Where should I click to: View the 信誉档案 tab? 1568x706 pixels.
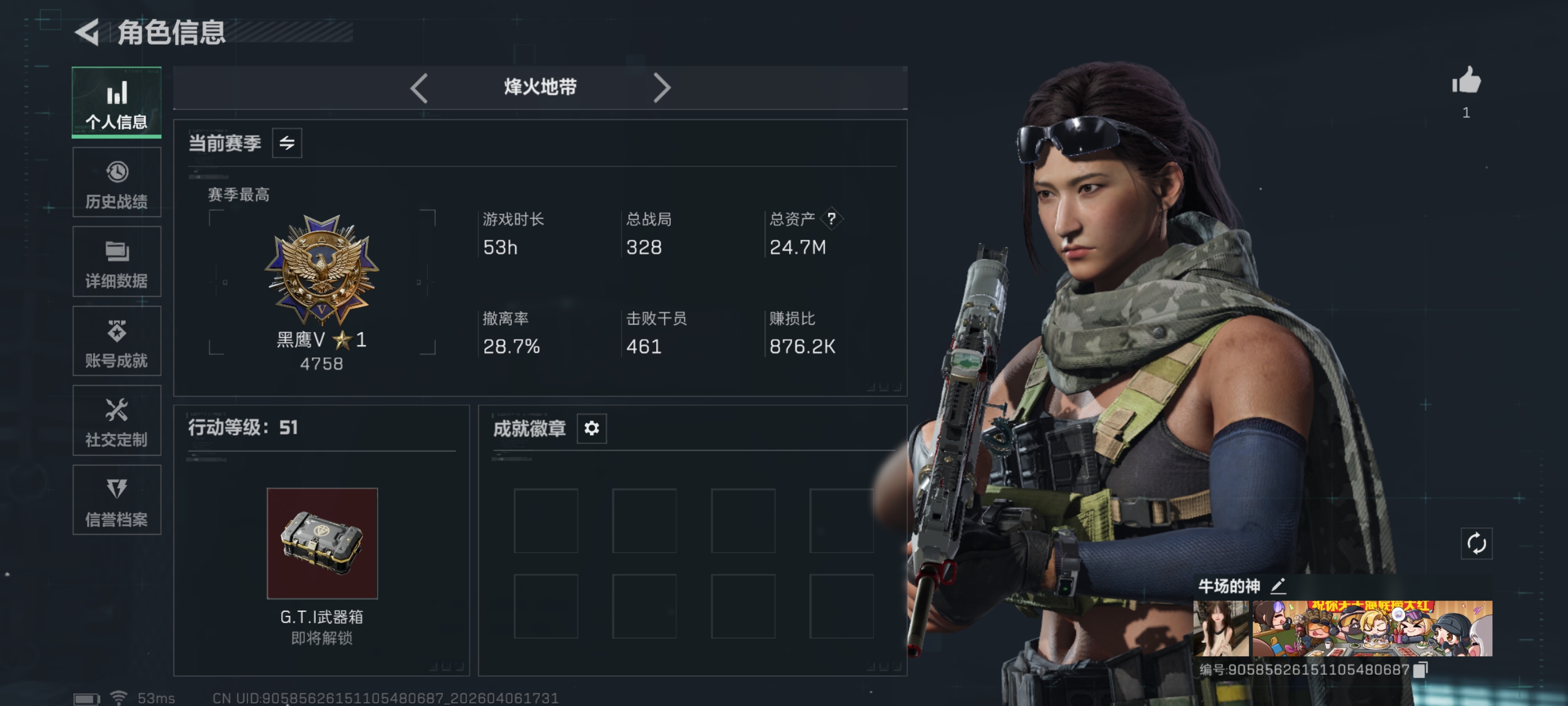(x=116, y=500)
